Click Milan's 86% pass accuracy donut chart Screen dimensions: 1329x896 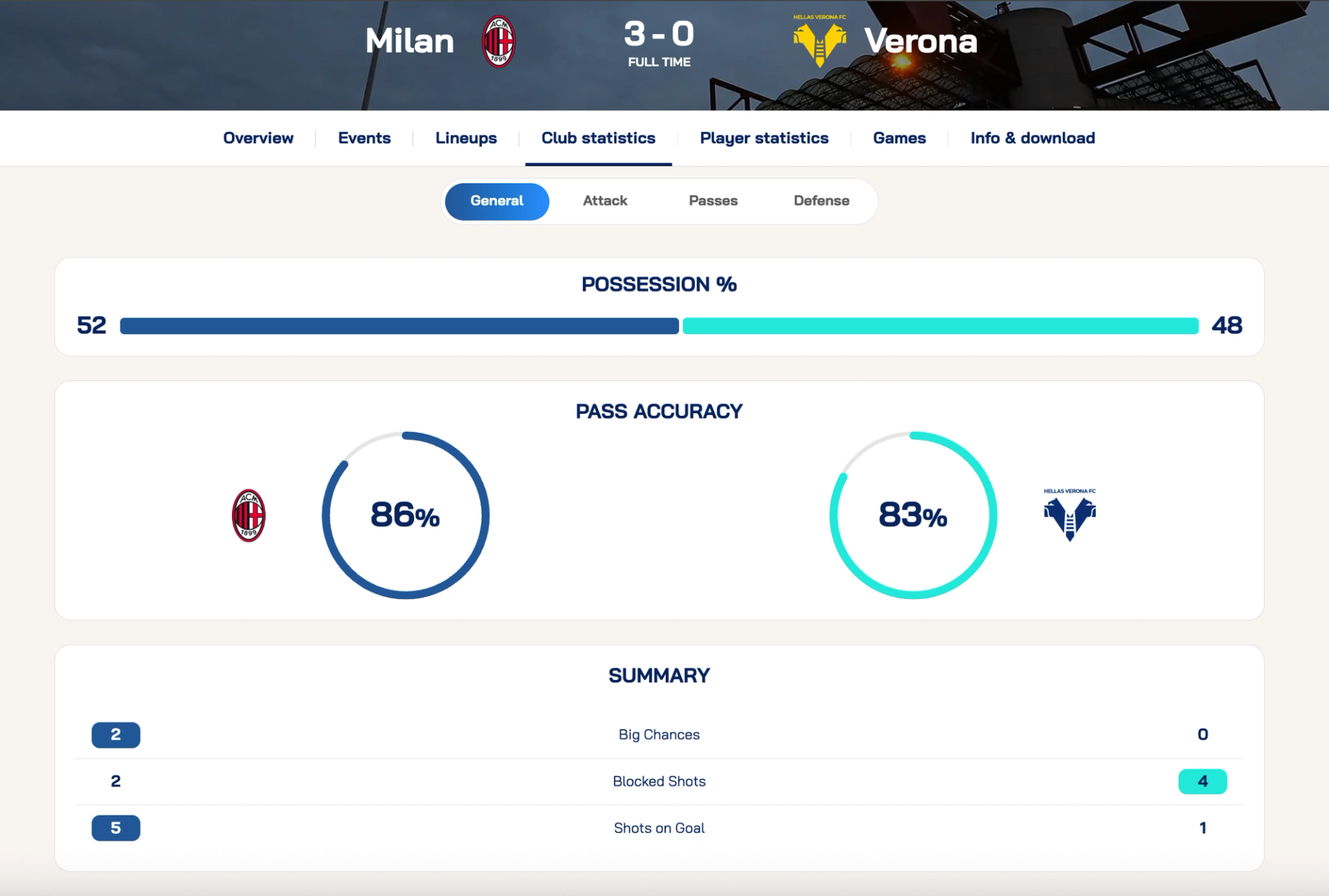(405, 515)
